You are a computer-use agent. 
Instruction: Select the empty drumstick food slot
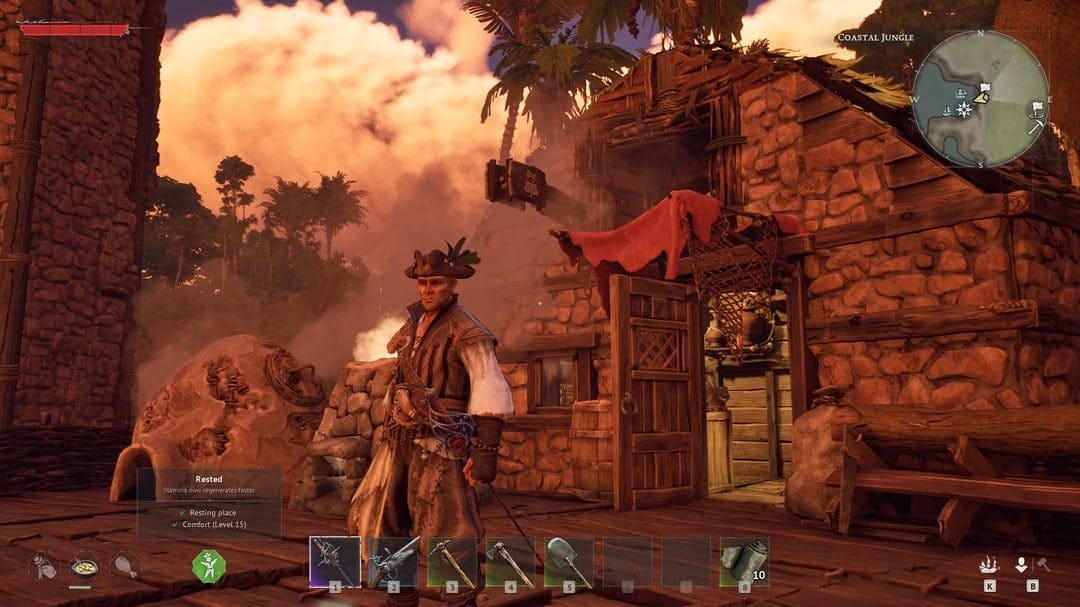[126, 566]
